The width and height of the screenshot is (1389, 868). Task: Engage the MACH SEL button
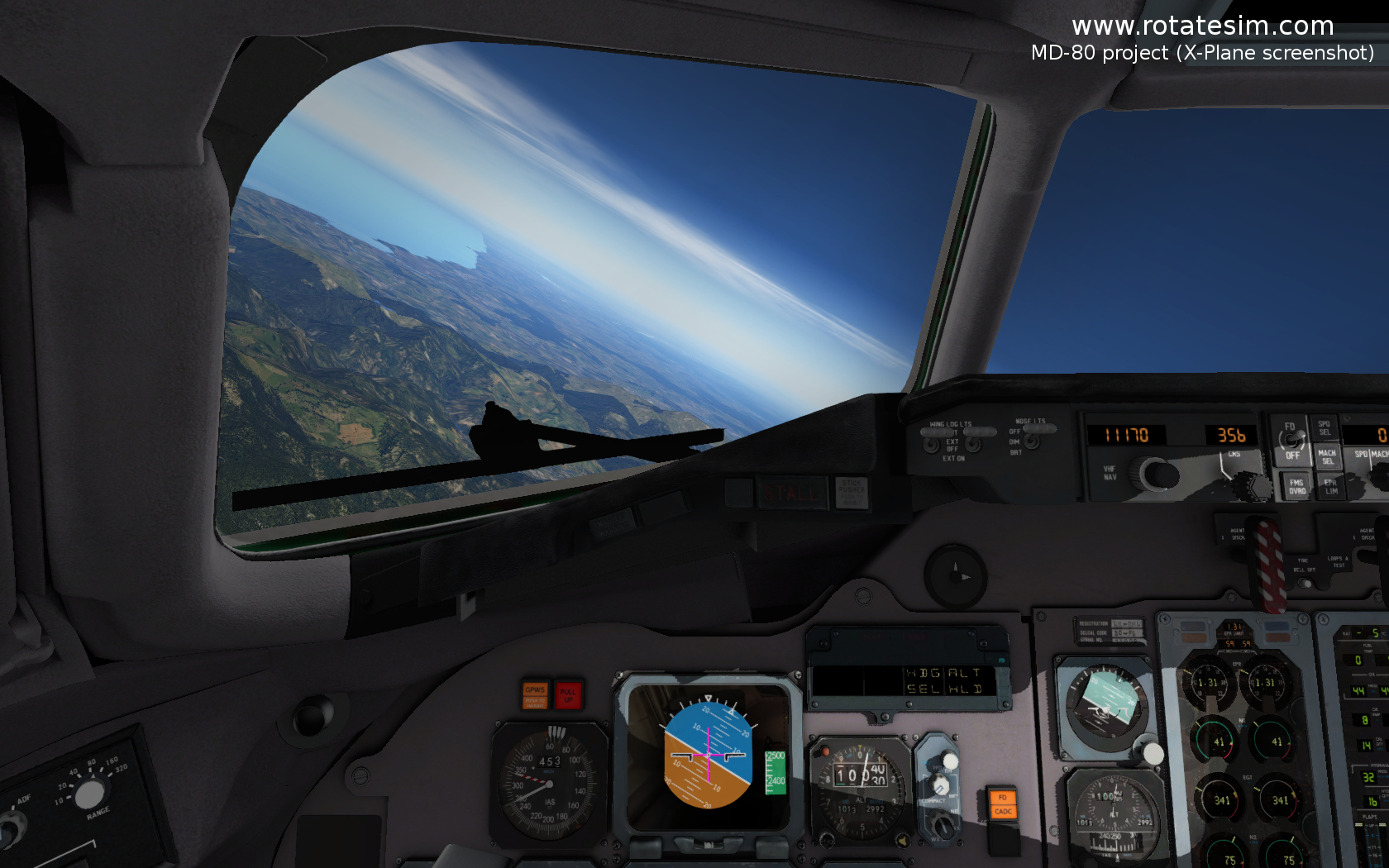coord(1327,456)
